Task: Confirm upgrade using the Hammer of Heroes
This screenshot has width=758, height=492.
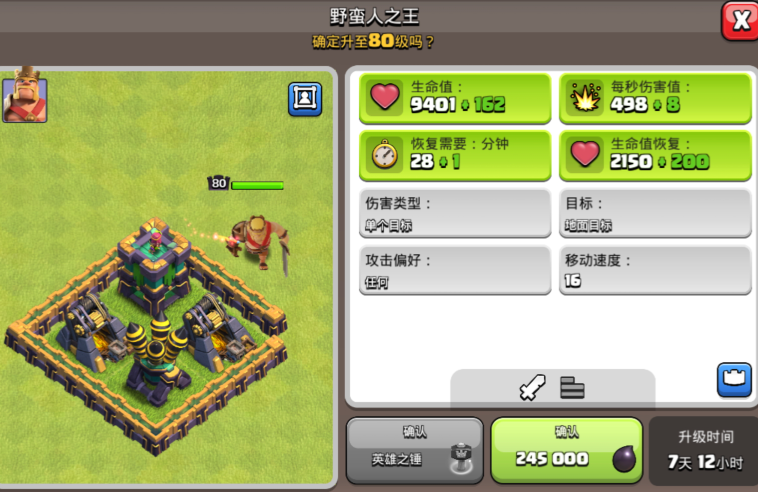Action: pos(414,450)
